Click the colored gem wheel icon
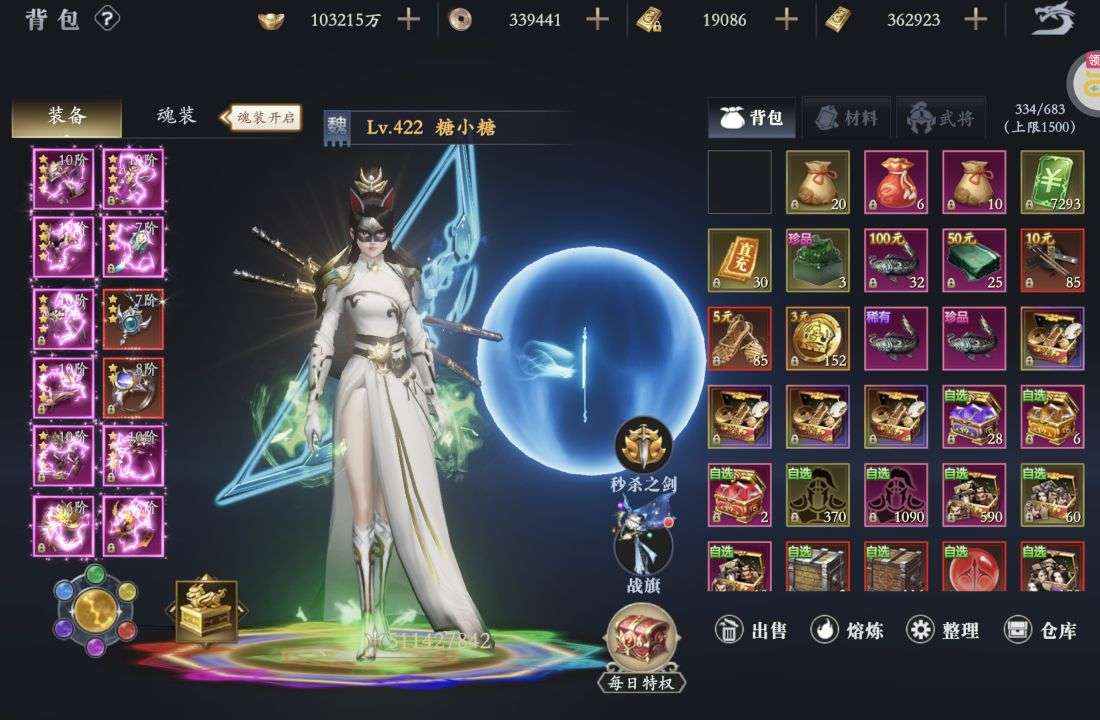The width and height of the screenshot is (1100, 720). (94, 609)
